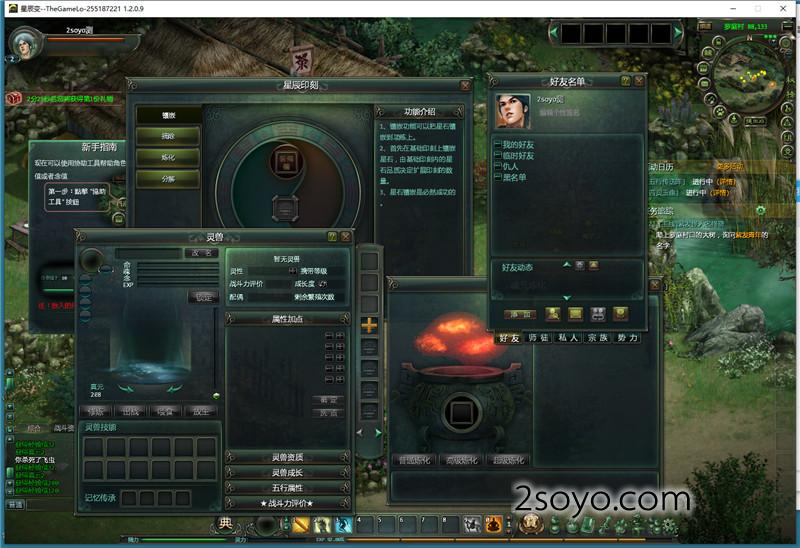The image size is (800, 548).
Task: Switch to the 师徒 tab
Action: coord(539,339)
